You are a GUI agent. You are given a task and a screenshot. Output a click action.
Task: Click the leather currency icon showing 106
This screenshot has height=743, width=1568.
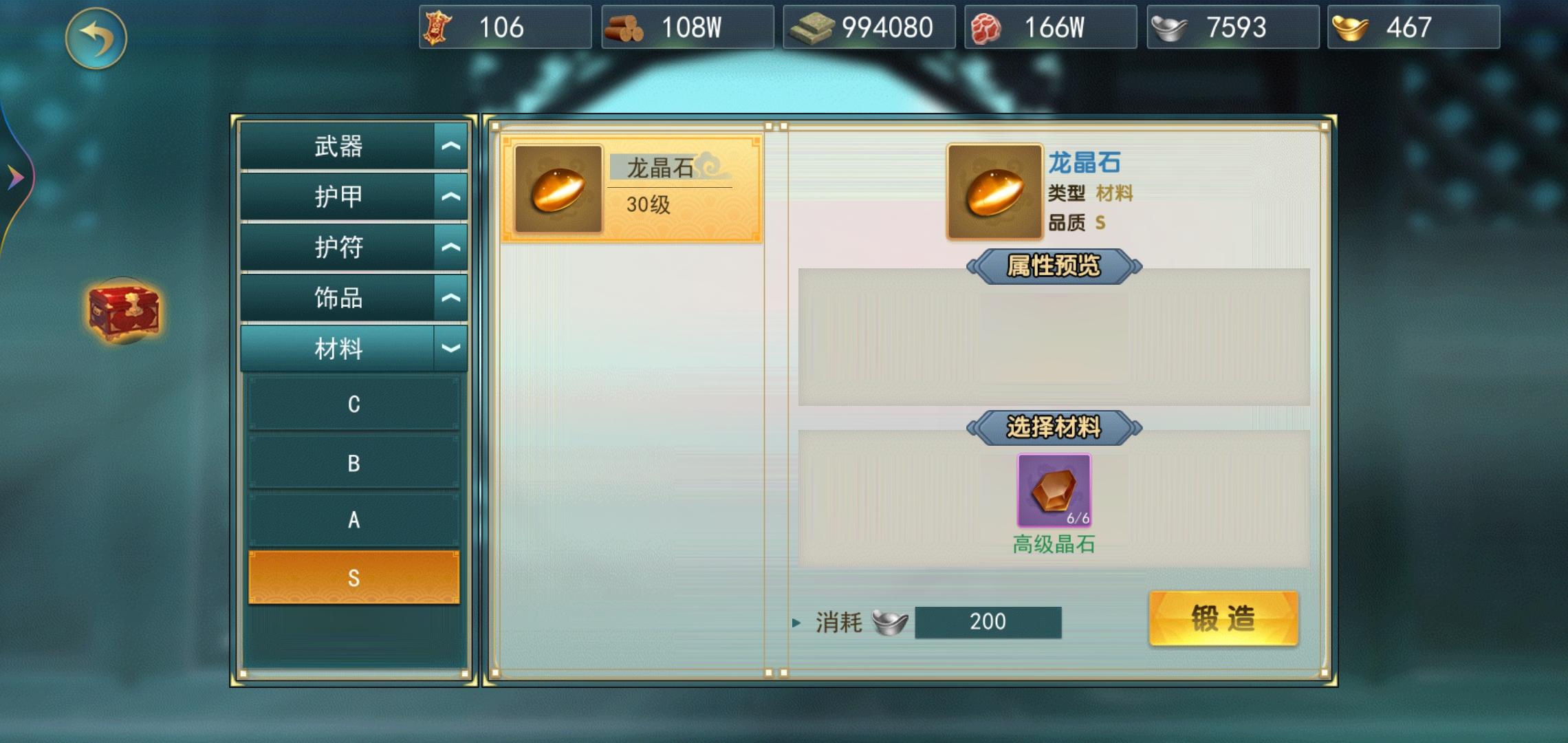point(437,27)
